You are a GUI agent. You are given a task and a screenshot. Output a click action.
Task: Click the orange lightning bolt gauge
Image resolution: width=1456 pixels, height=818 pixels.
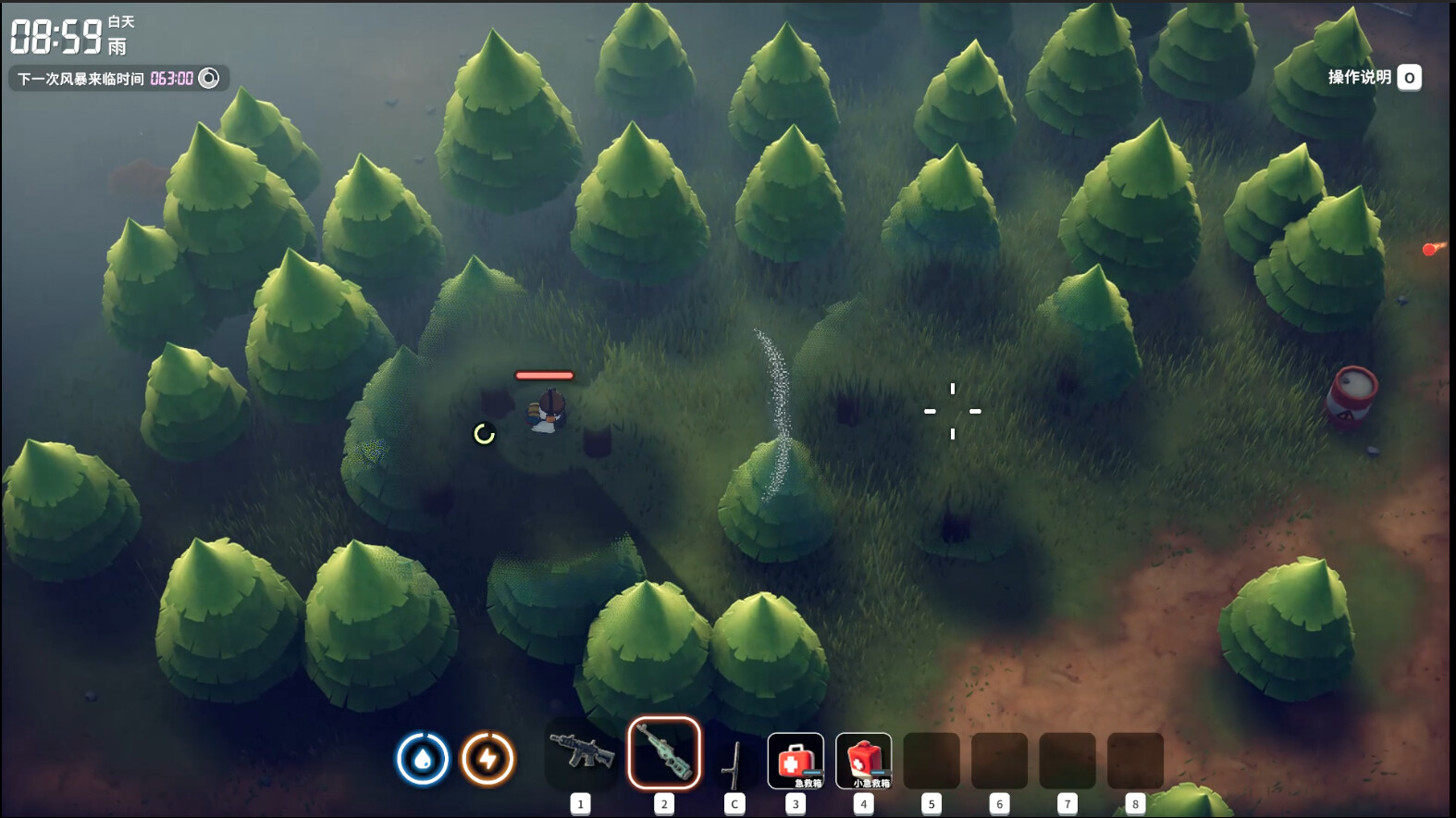pyautogui.click(x=487, y=760)
